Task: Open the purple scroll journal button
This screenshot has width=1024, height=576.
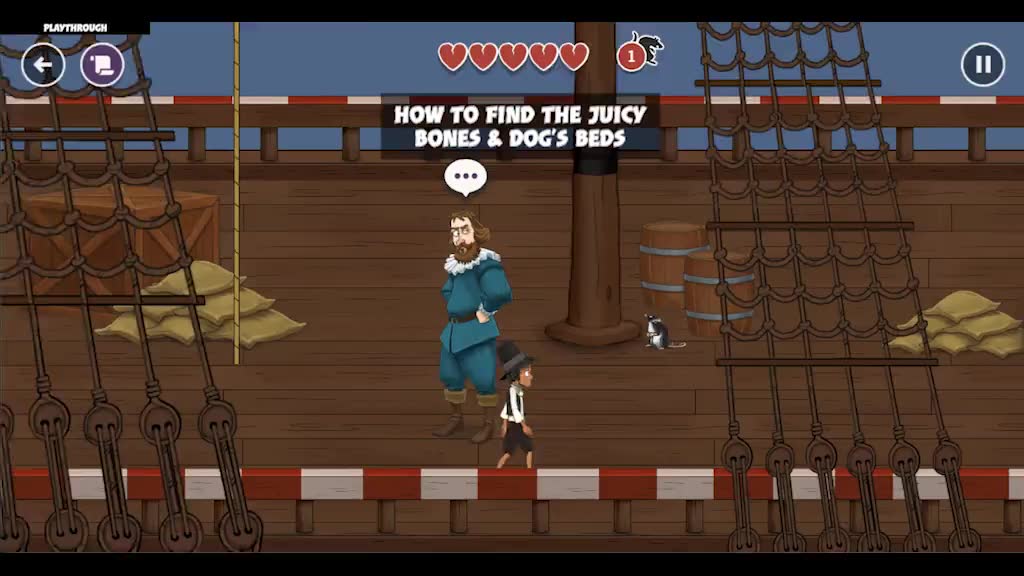Action: [x=102, y=65]
